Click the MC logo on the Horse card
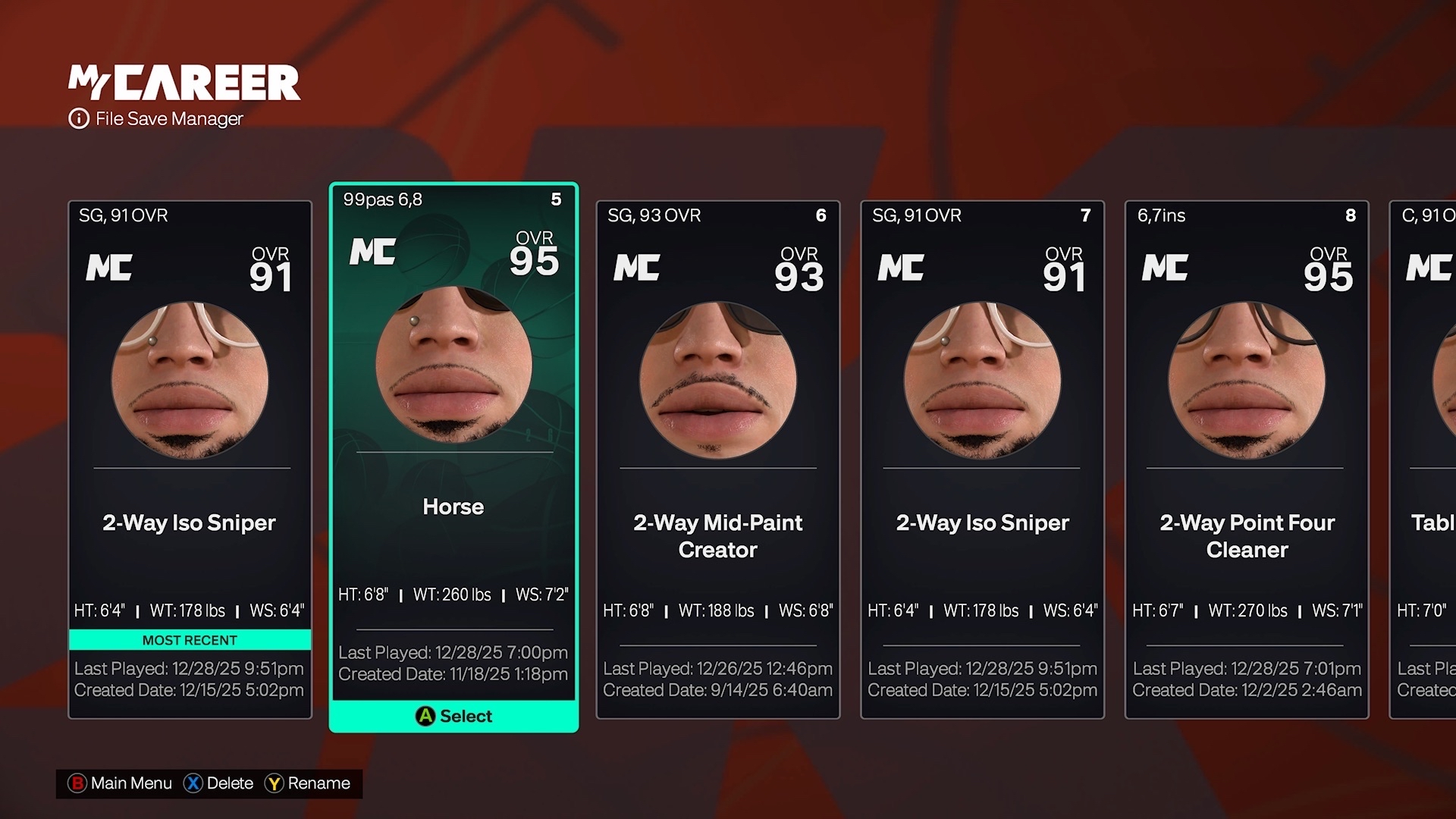The image size is (1456, 819). pyautogui.click(x=372, y=253)
